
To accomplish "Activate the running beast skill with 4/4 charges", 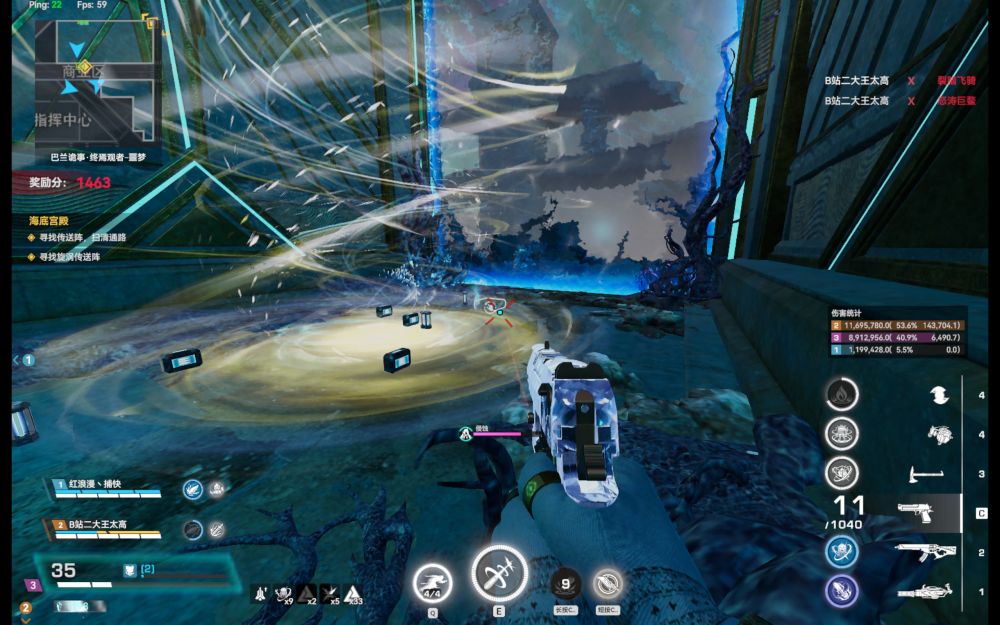I will 432,583.
